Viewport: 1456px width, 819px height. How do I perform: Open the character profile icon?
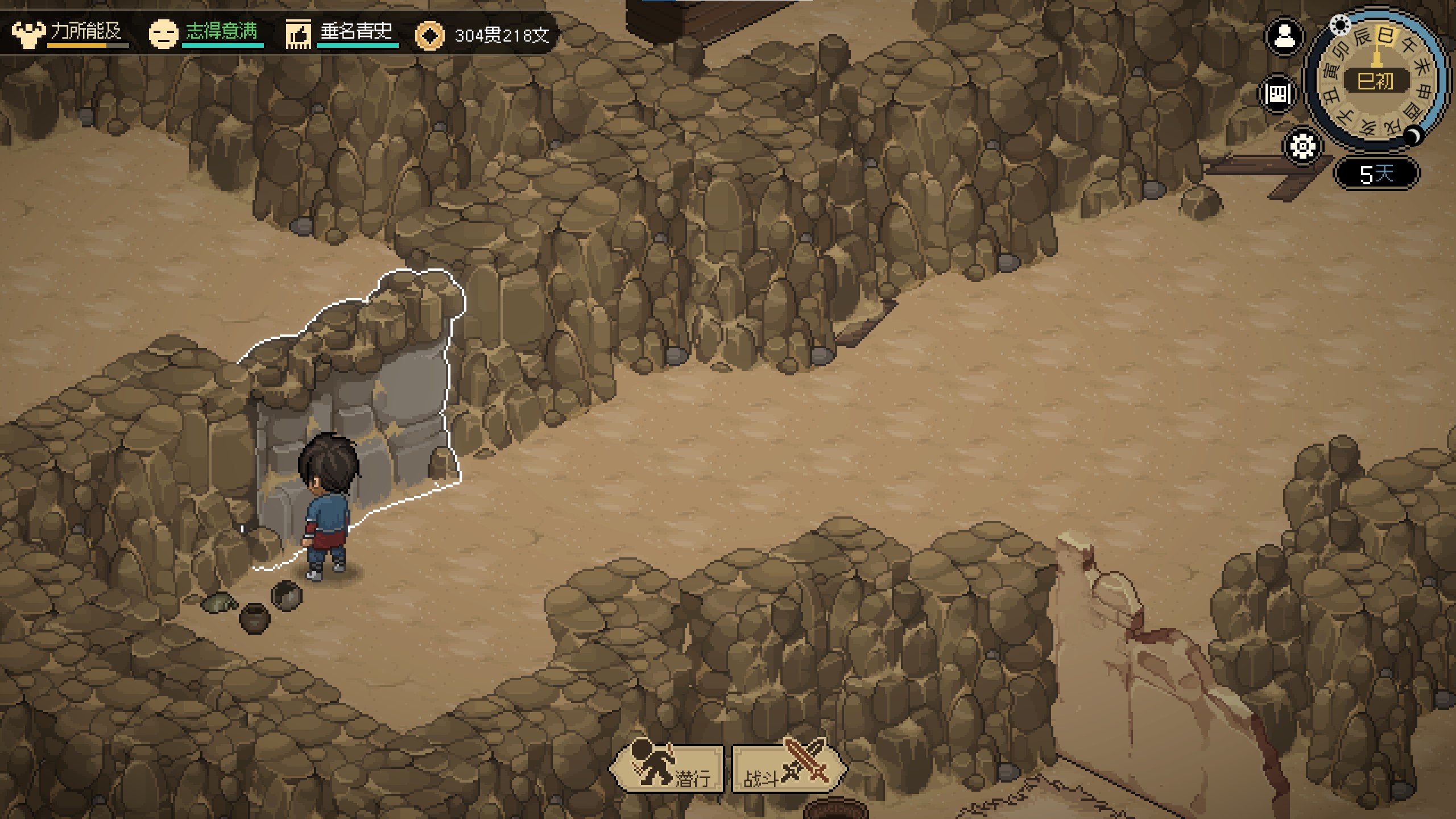pyautogui.click(x=1284, y=38)
